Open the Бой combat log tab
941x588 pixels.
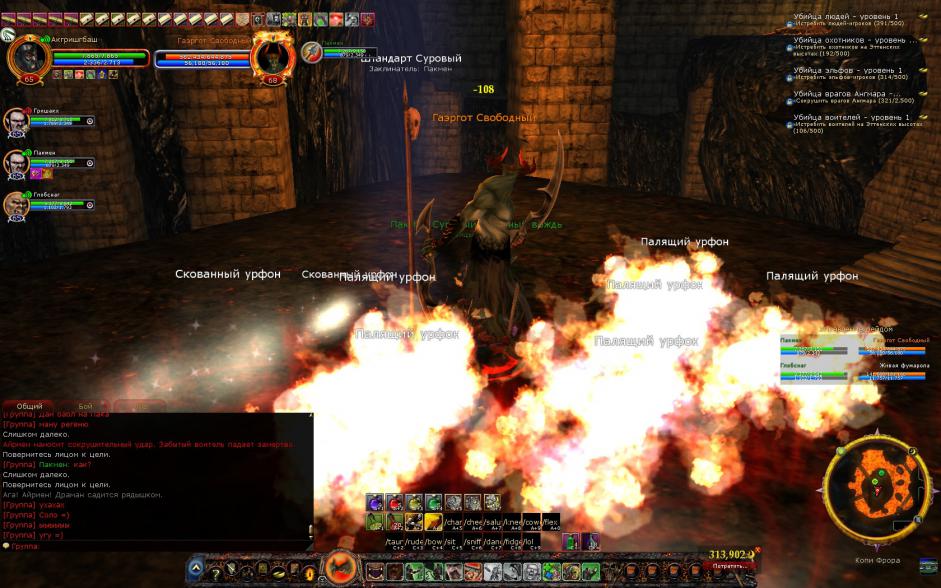click(x=84, y=407)
